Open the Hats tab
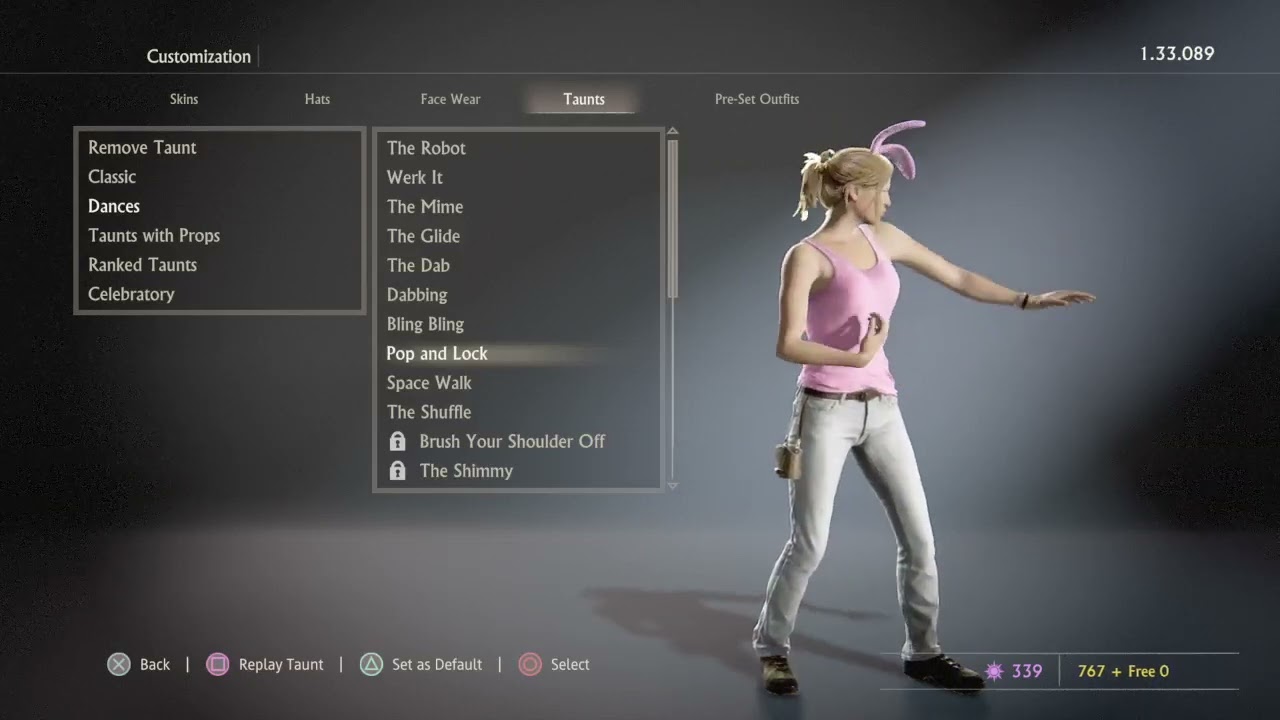This screenshot has height=720, width=1280. [x=317, y=99]
